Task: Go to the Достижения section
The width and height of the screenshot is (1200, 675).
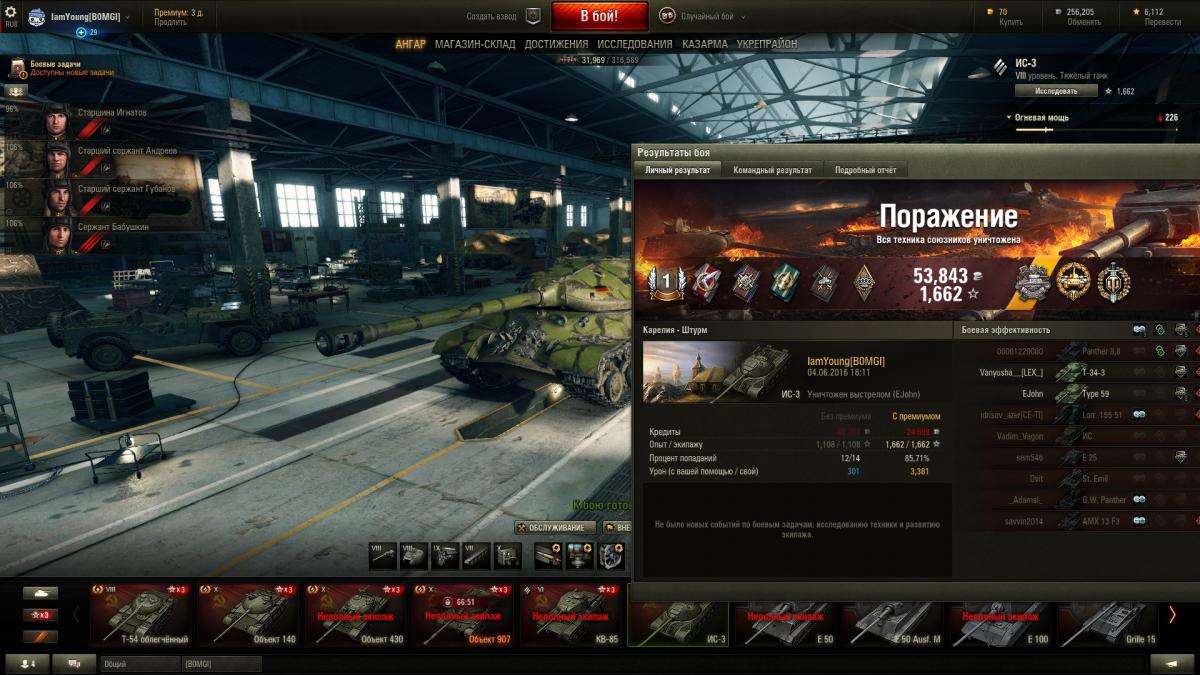Action: tap(556, 45)
